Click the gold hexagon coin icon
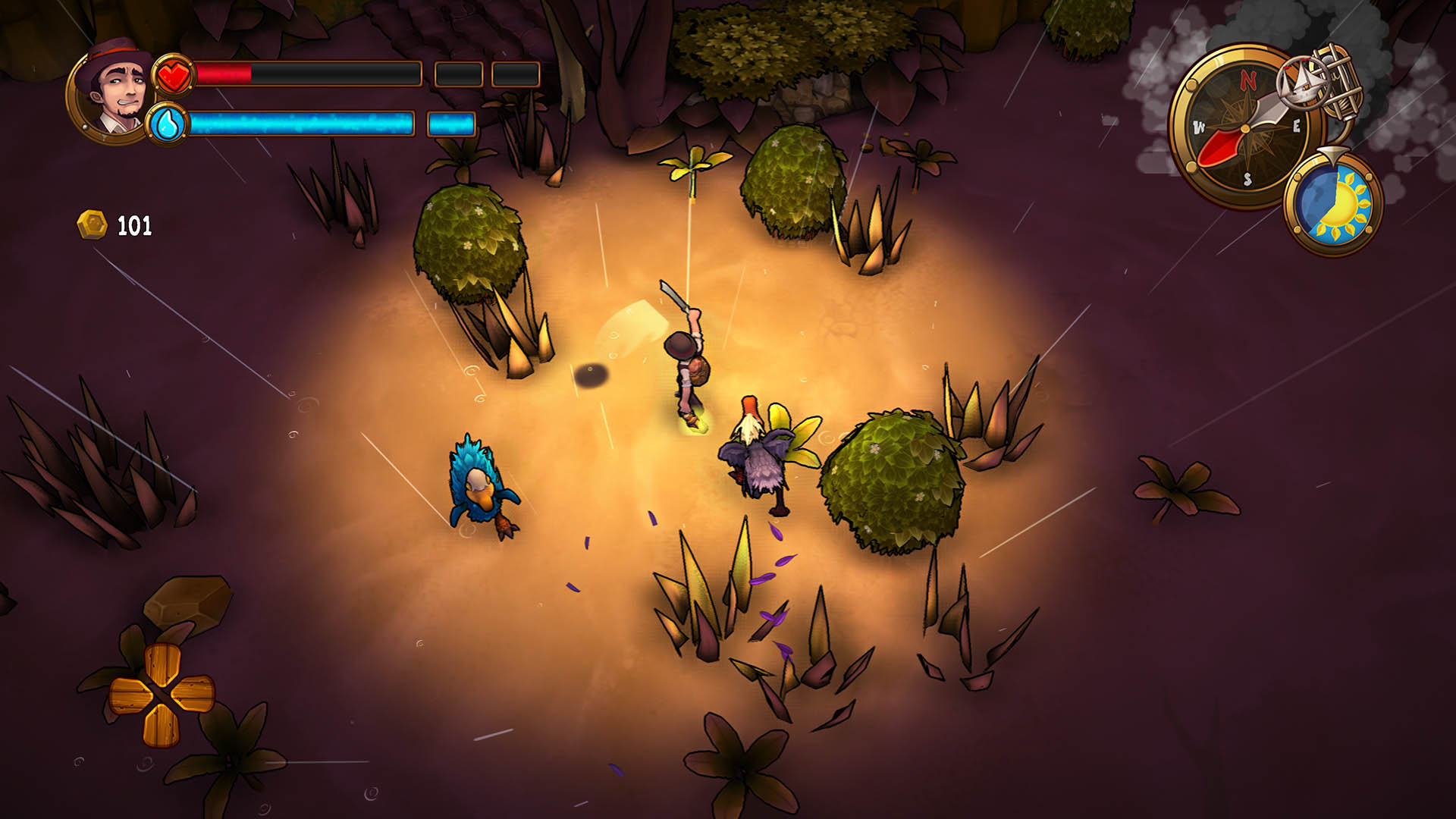1456x819 pixels. 92,225
